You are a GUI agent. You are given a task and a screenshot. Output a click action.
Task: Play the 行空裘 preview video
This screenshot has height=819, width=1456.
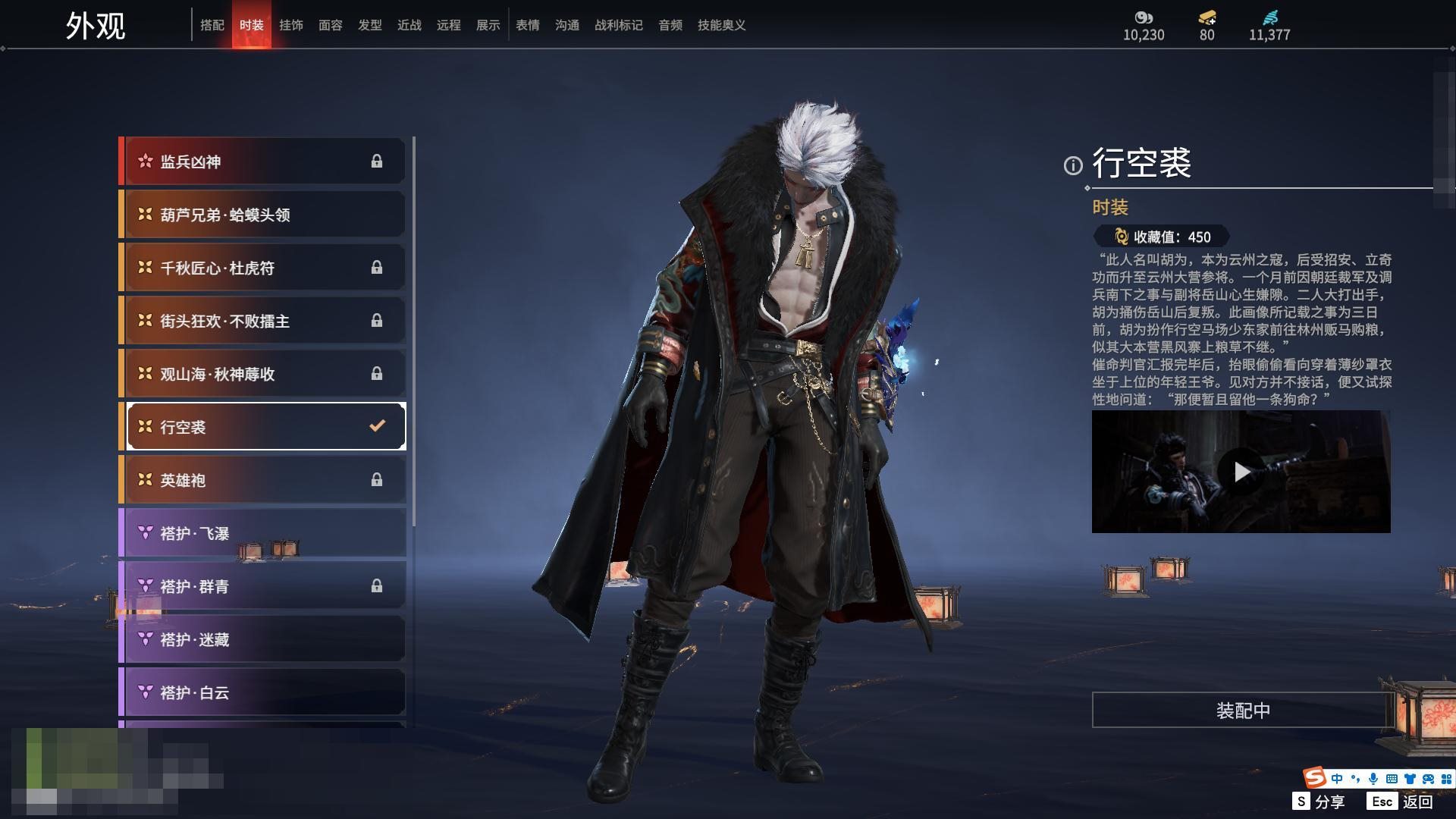(1241, 472)
